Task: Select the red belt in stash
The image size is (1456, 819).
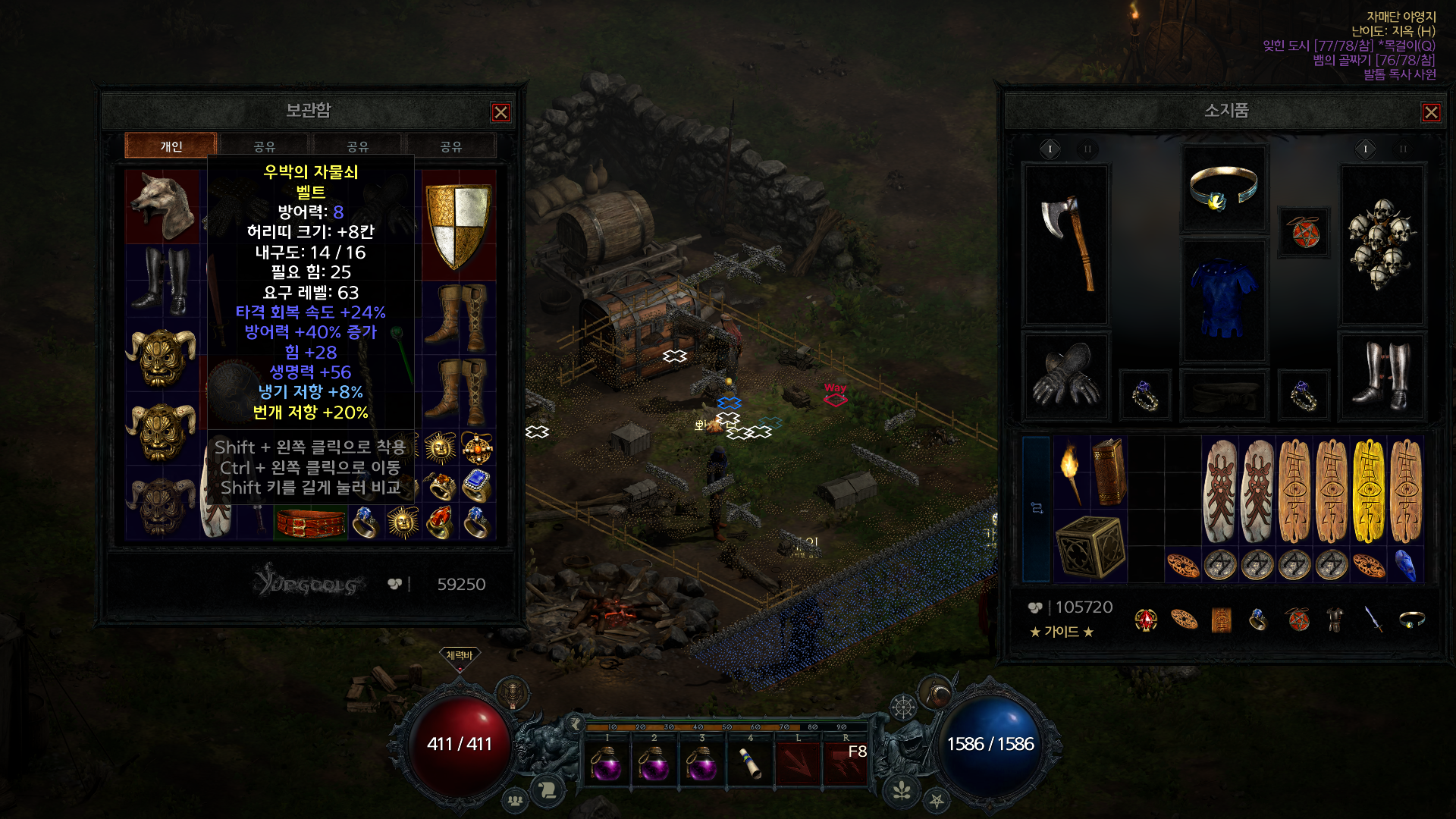Action: pyautogui.click(x=310, y=523)
